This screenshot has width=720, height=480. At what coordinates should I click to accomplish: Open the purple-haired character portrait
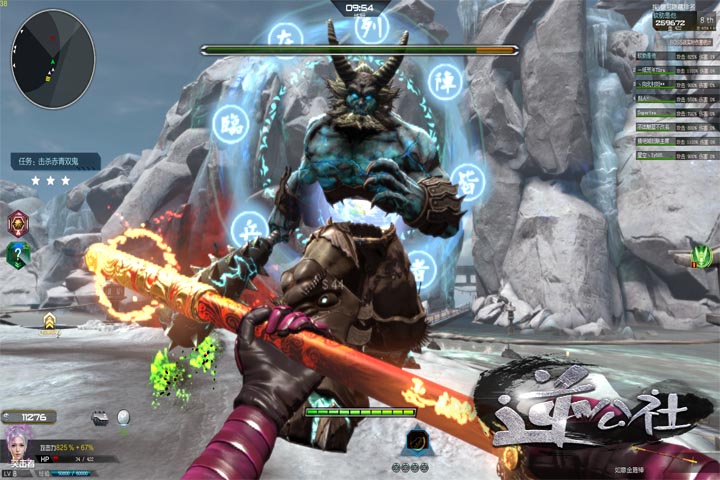[x=19, y=443]
